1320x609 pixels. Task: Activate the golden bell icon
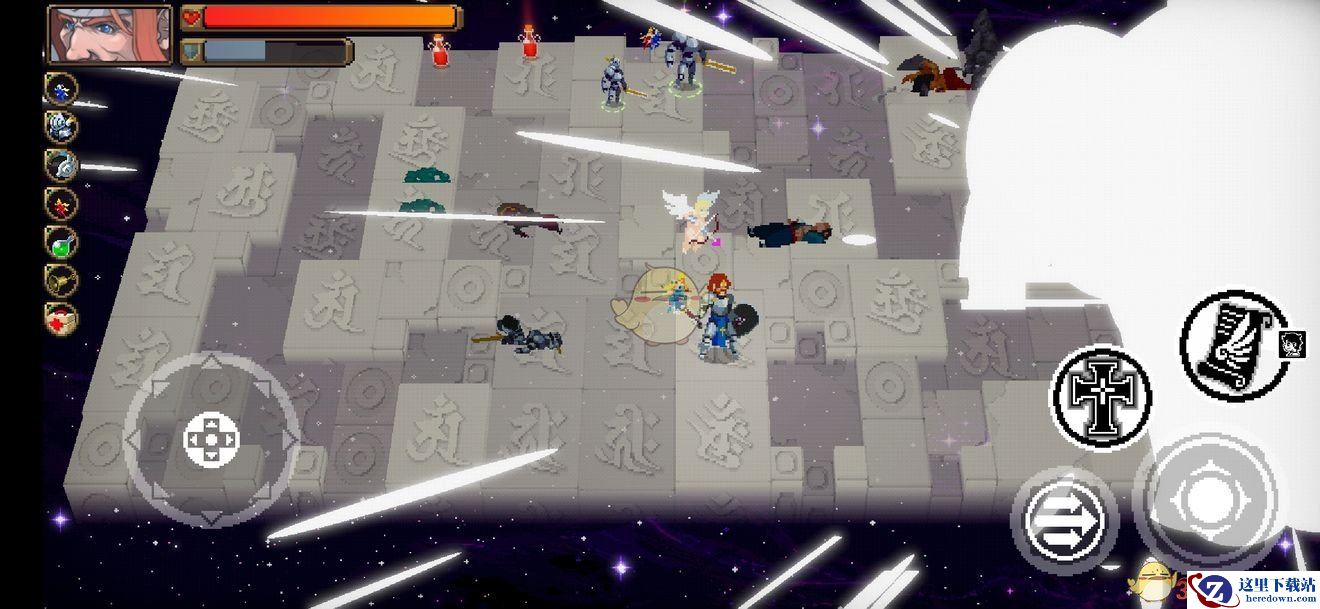[x=61, y=280]
